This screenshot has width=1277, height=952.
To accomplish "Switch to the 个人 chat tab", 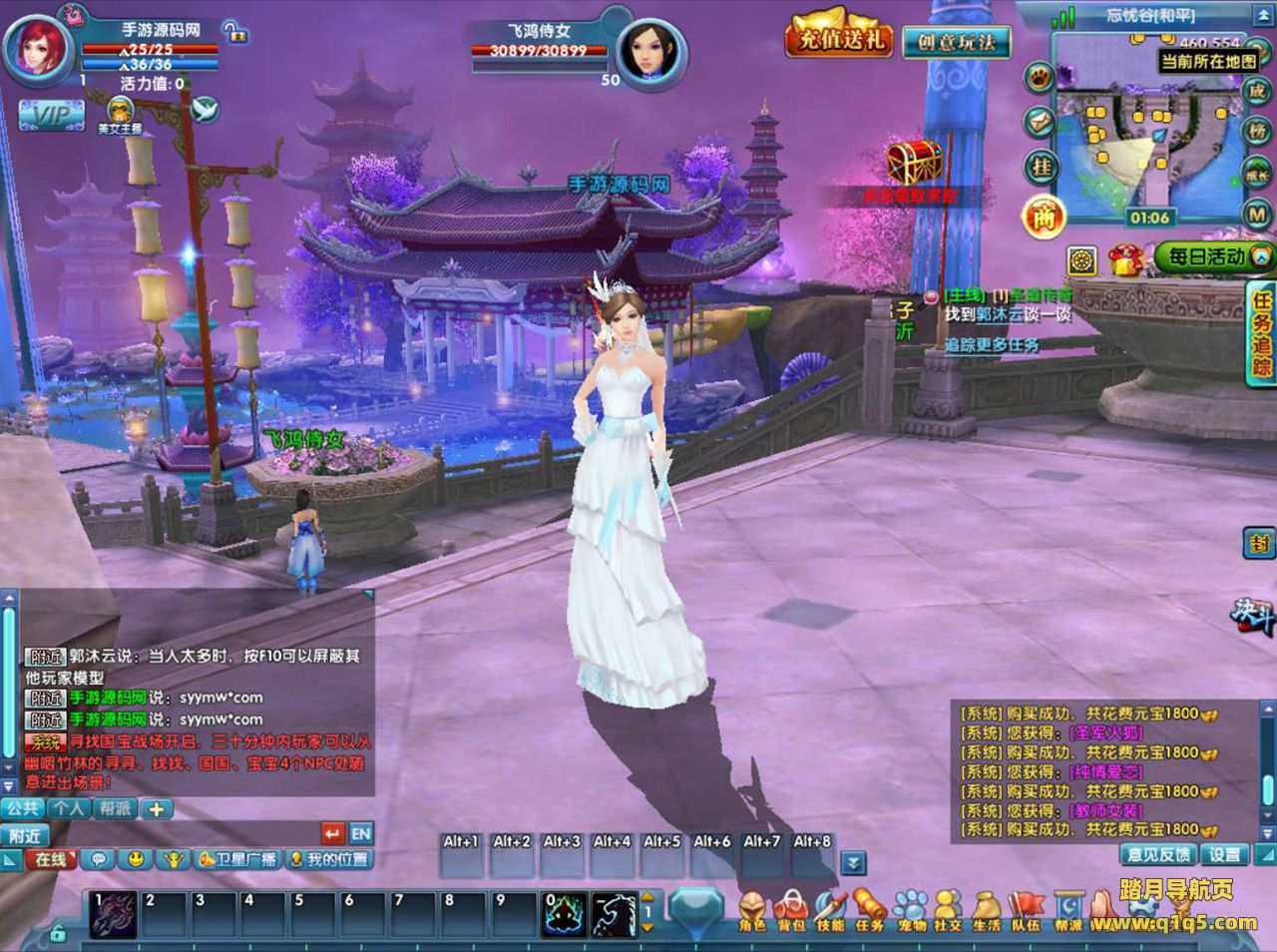I will pos(69,808).
